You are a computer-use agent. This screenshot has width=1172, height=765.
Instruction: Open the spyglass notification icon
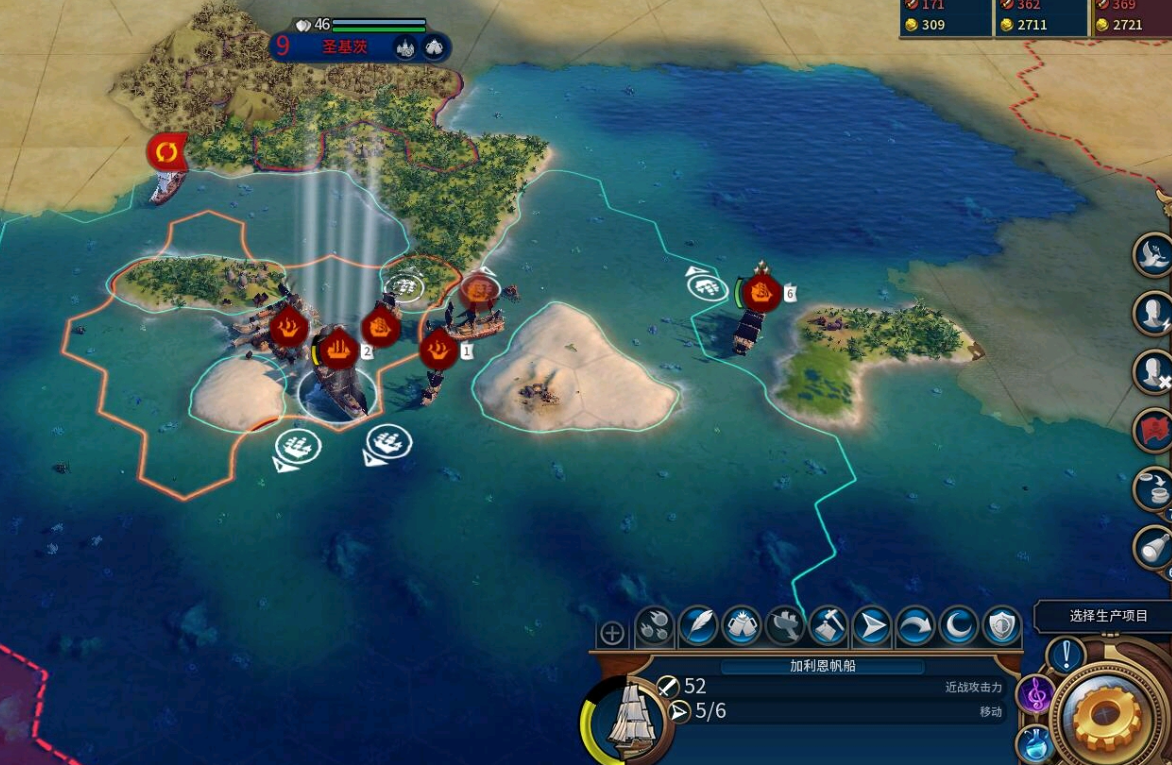pos(1153,547)
